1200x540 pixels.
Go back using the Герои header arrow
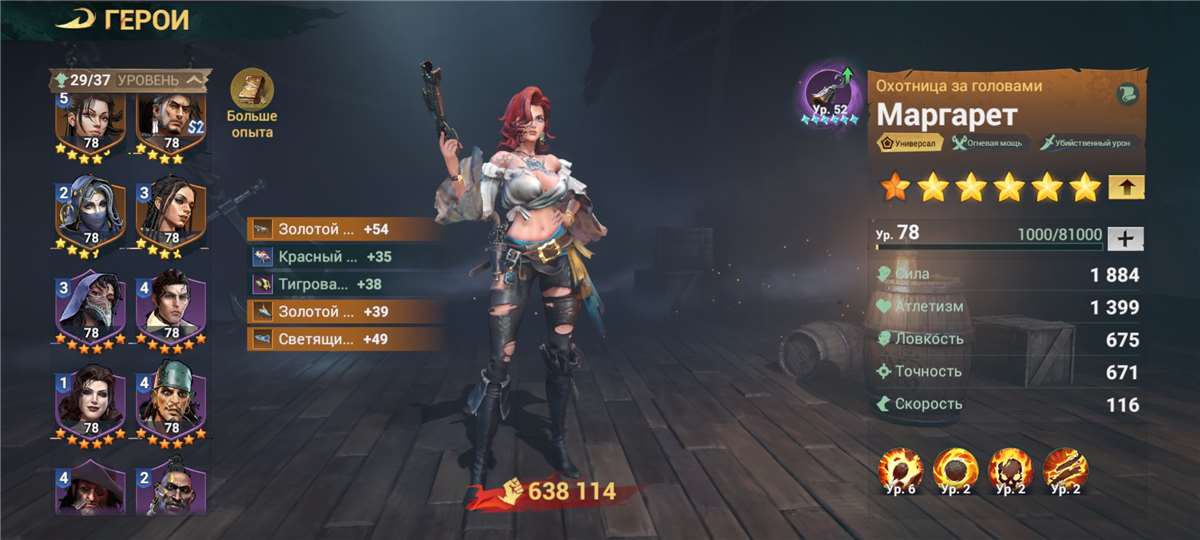pos(74,19)
